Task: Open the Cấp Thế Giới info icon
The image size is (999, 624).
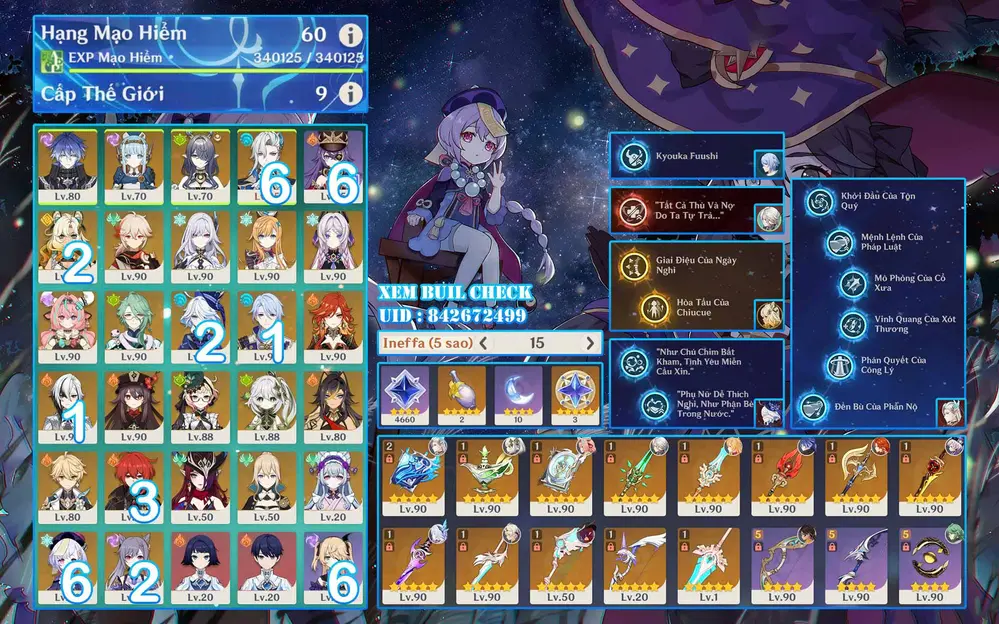Action: pyautogui.click(x=349, y=94)
